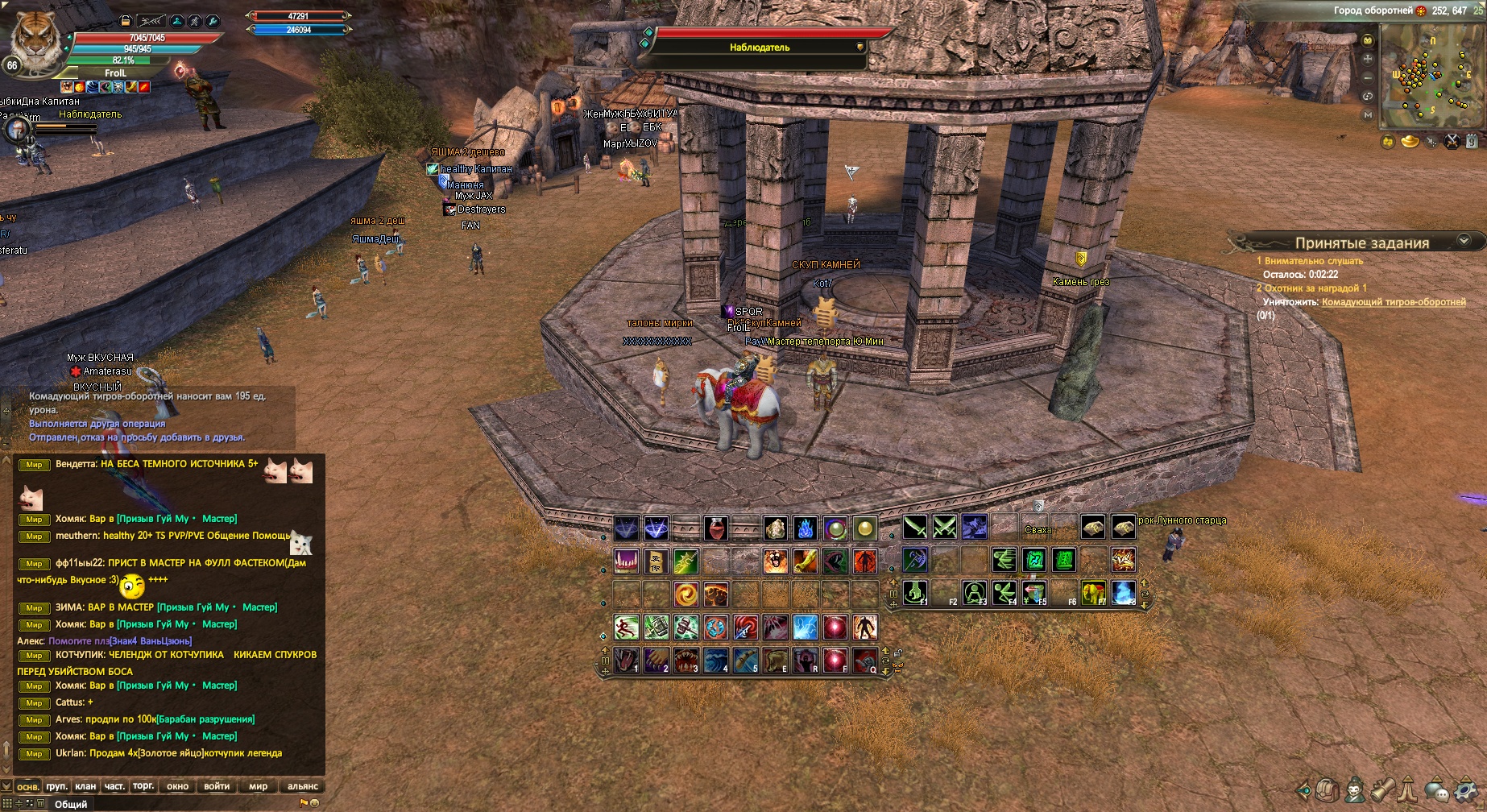Open the 'торг.' trade chat tab
This screenshot has height=812, width=1487.
143,786
